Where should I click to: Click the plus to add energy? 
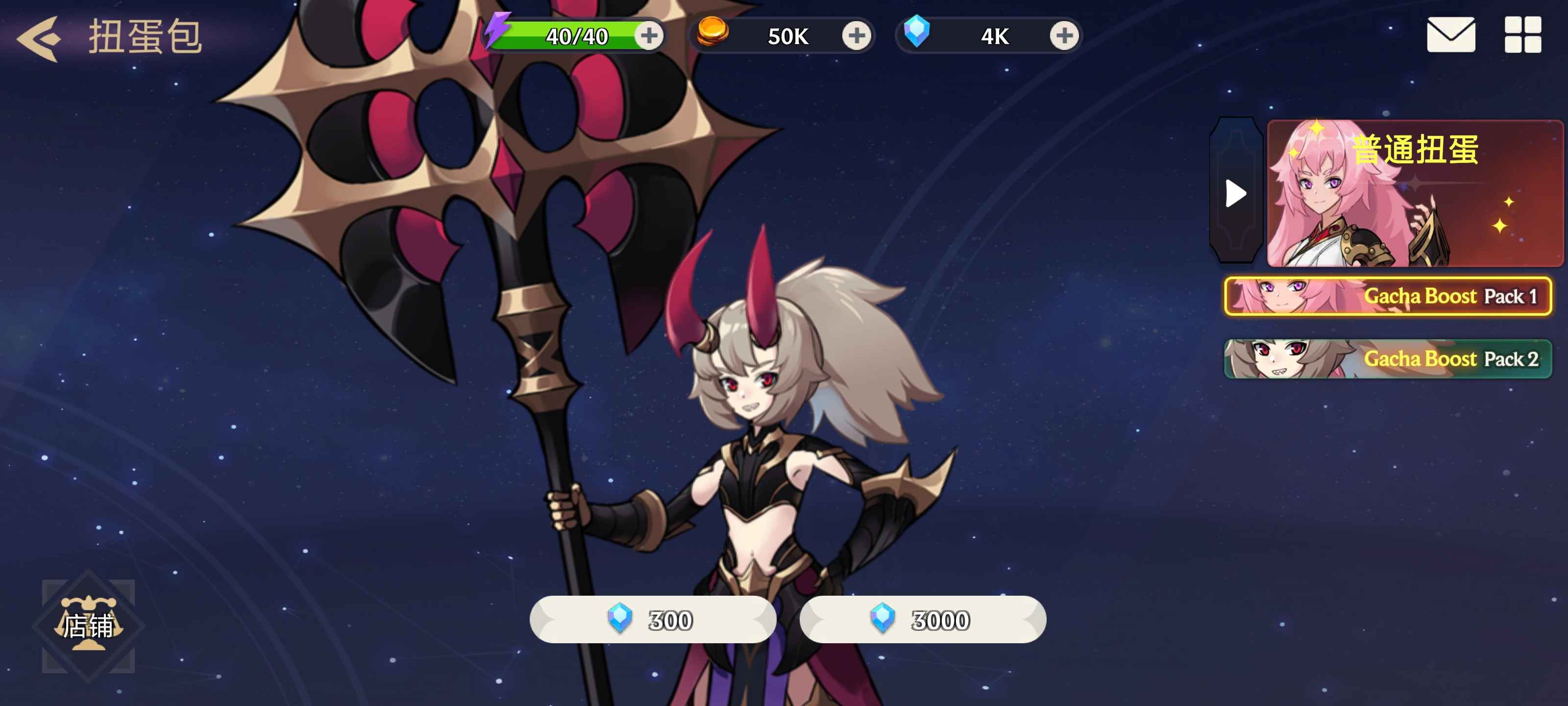click(x=649, y=35)
